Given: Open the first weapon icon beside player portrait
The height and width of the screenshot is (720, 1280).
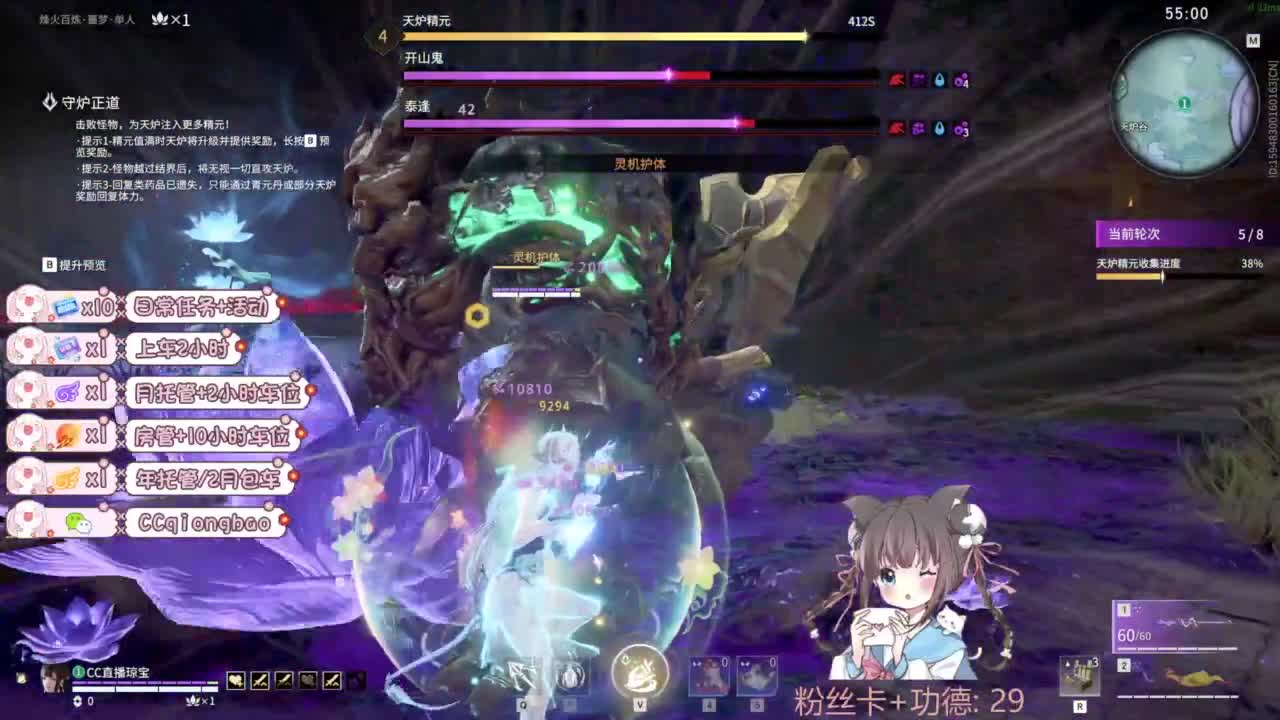Looking at the screenshot, I should (x=236, y=681).
